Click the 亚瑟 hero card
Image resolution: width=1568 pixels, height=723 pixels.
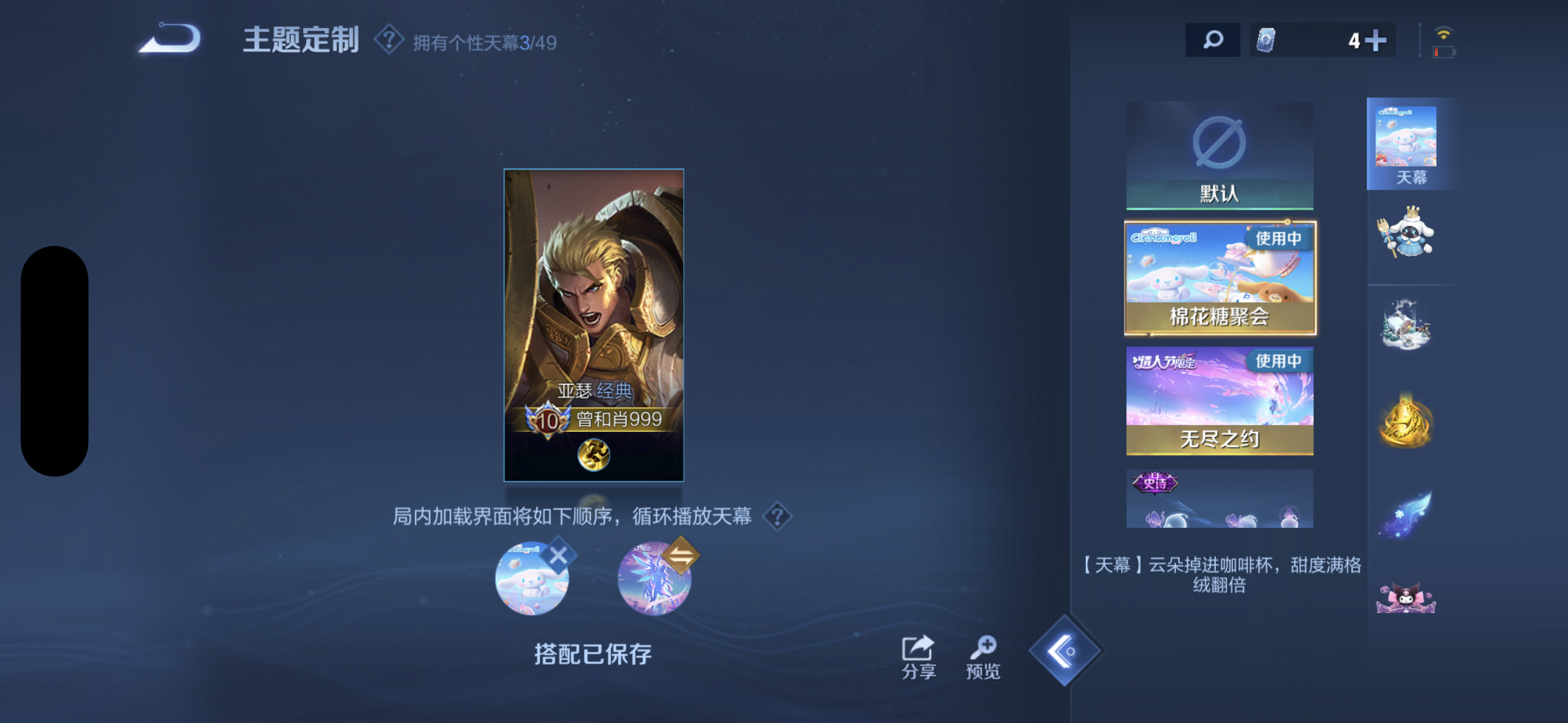click(x=593, y=325)
